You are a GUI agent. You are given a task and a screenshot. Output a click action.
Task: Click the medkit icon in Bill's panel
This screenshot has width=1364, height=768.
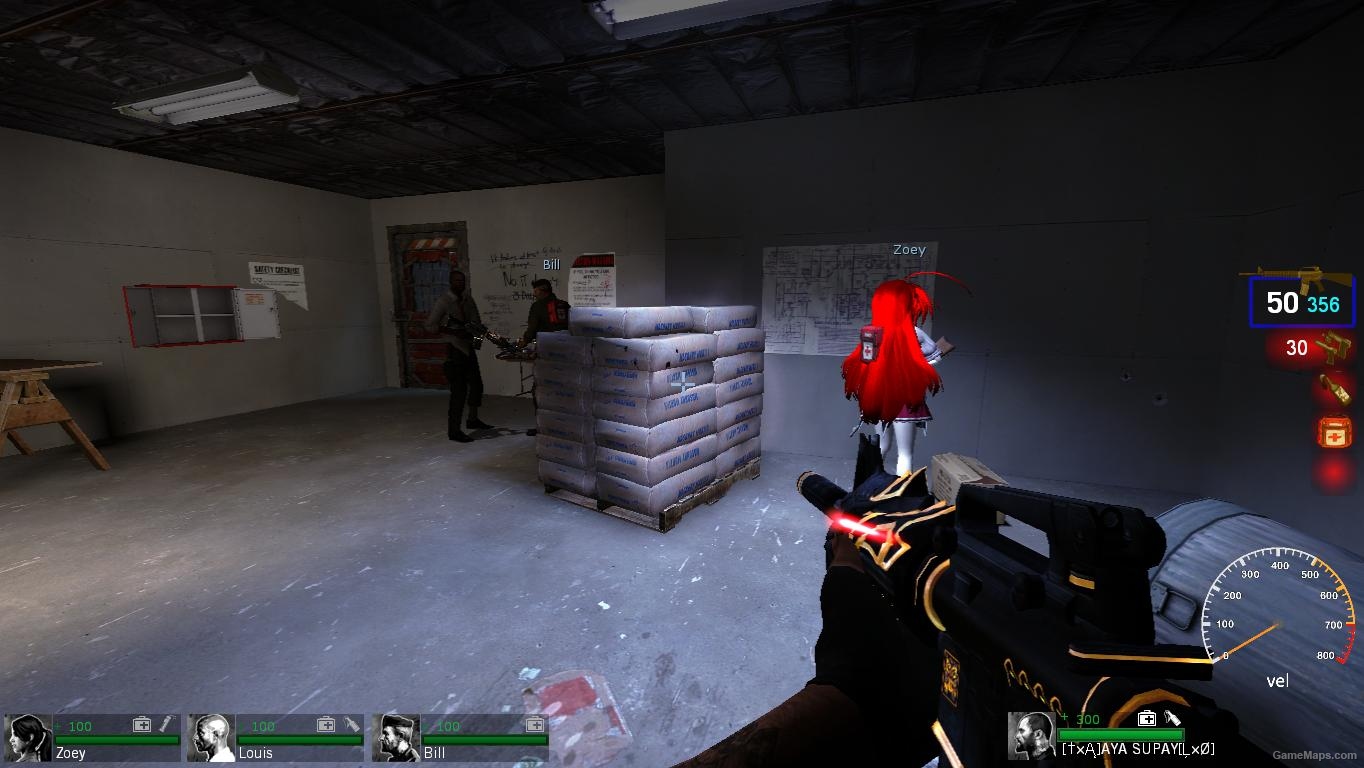point(534,724)
